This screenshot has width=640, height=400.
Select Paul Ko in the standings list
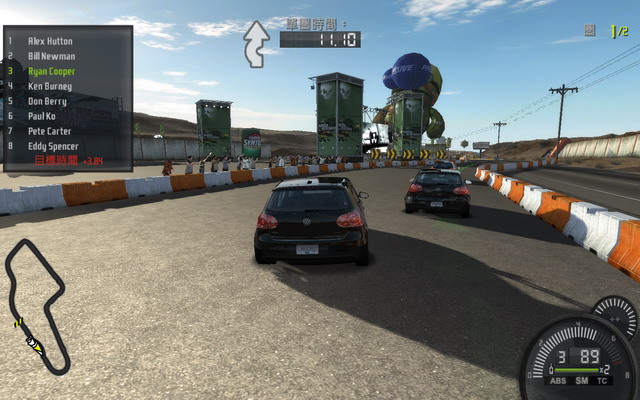pos(43,116)
